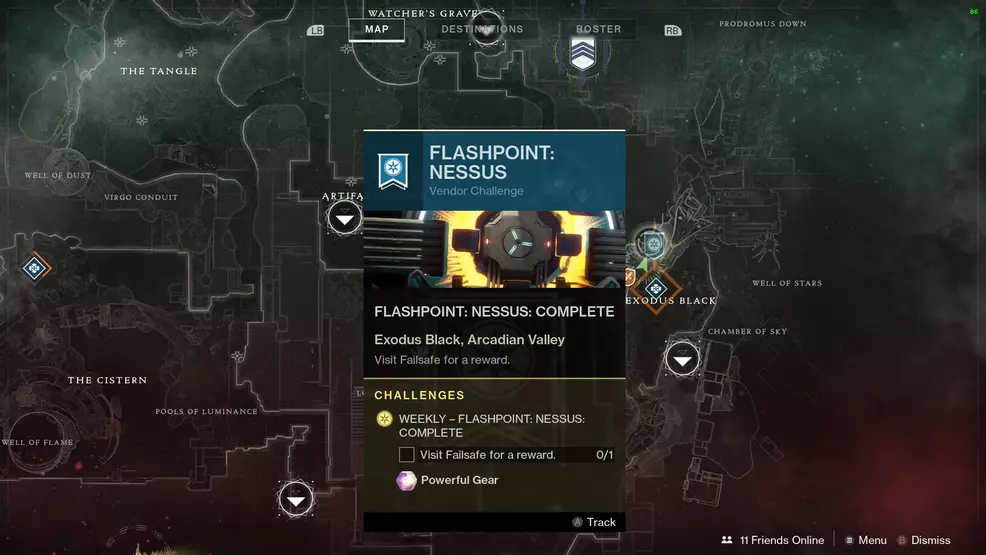Choose the landing zone below Exodus Black

(682, 358)
